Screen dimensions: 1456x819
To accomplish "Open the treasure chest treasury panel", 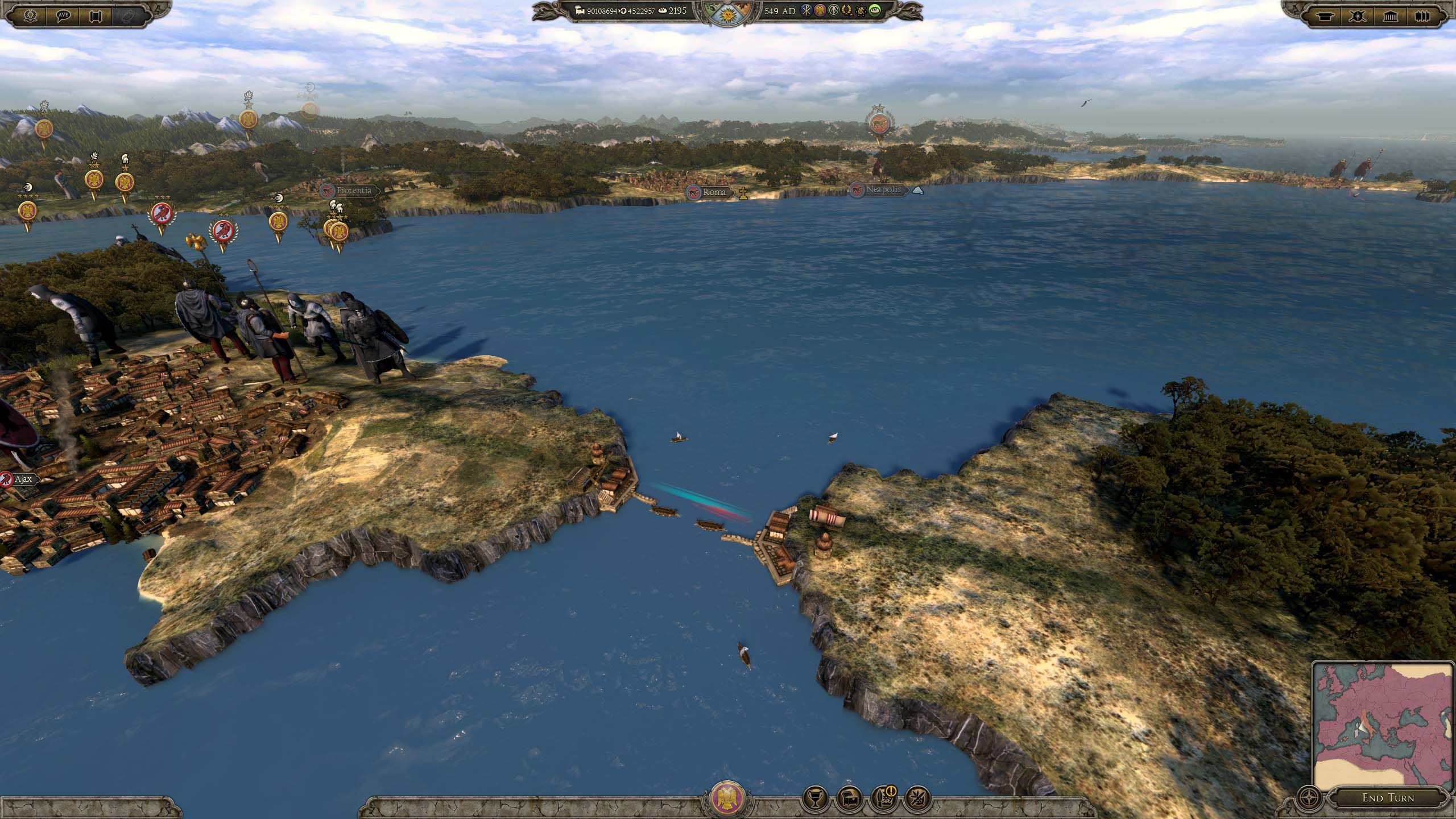I will 849,797.
